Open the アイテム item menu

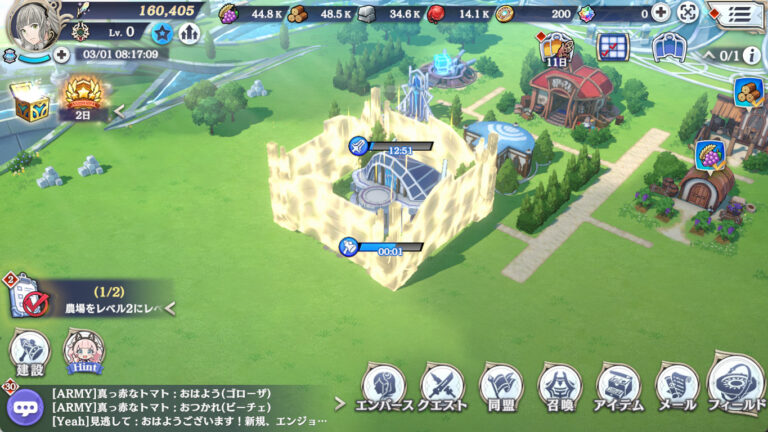click(x=619, y=386)
